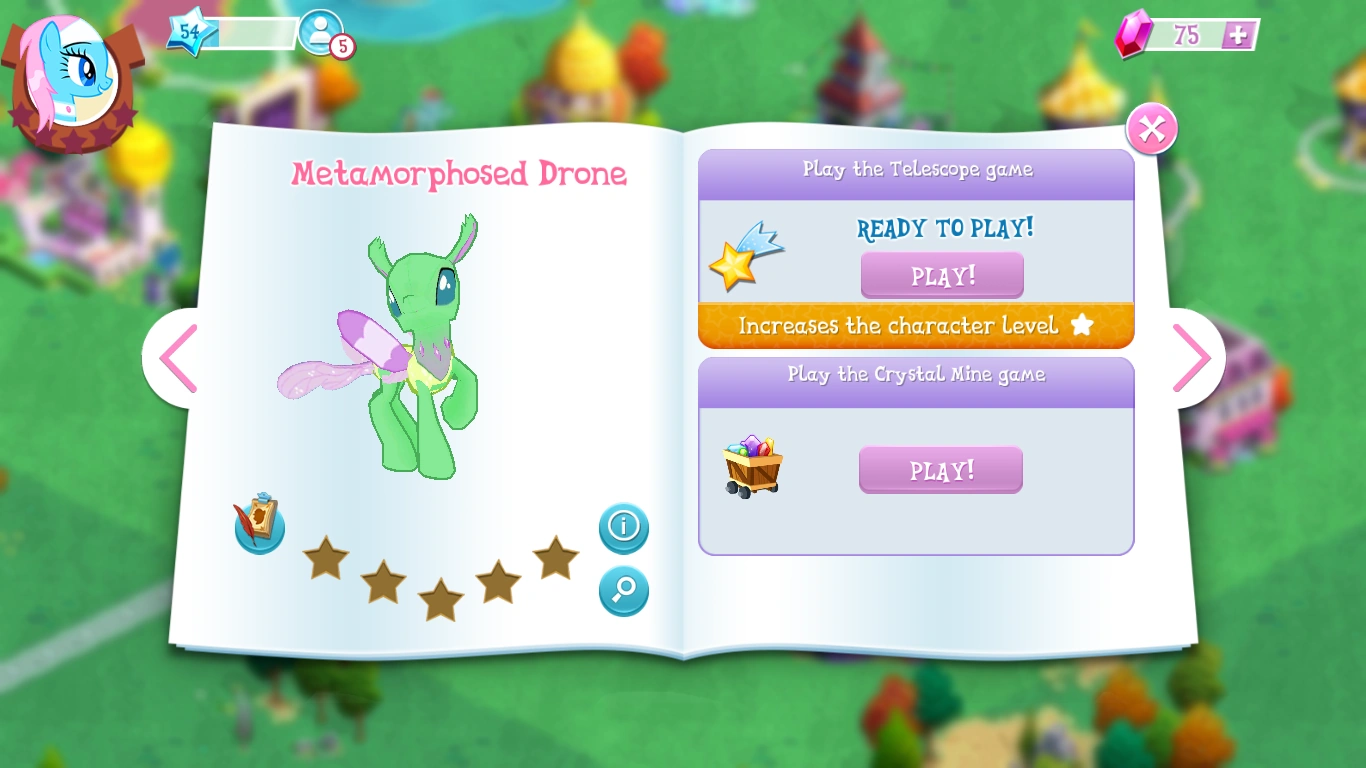The width and height of the screenshot is (1366, 768).
Task: Tap the character info circle icon
Action: 623,528
